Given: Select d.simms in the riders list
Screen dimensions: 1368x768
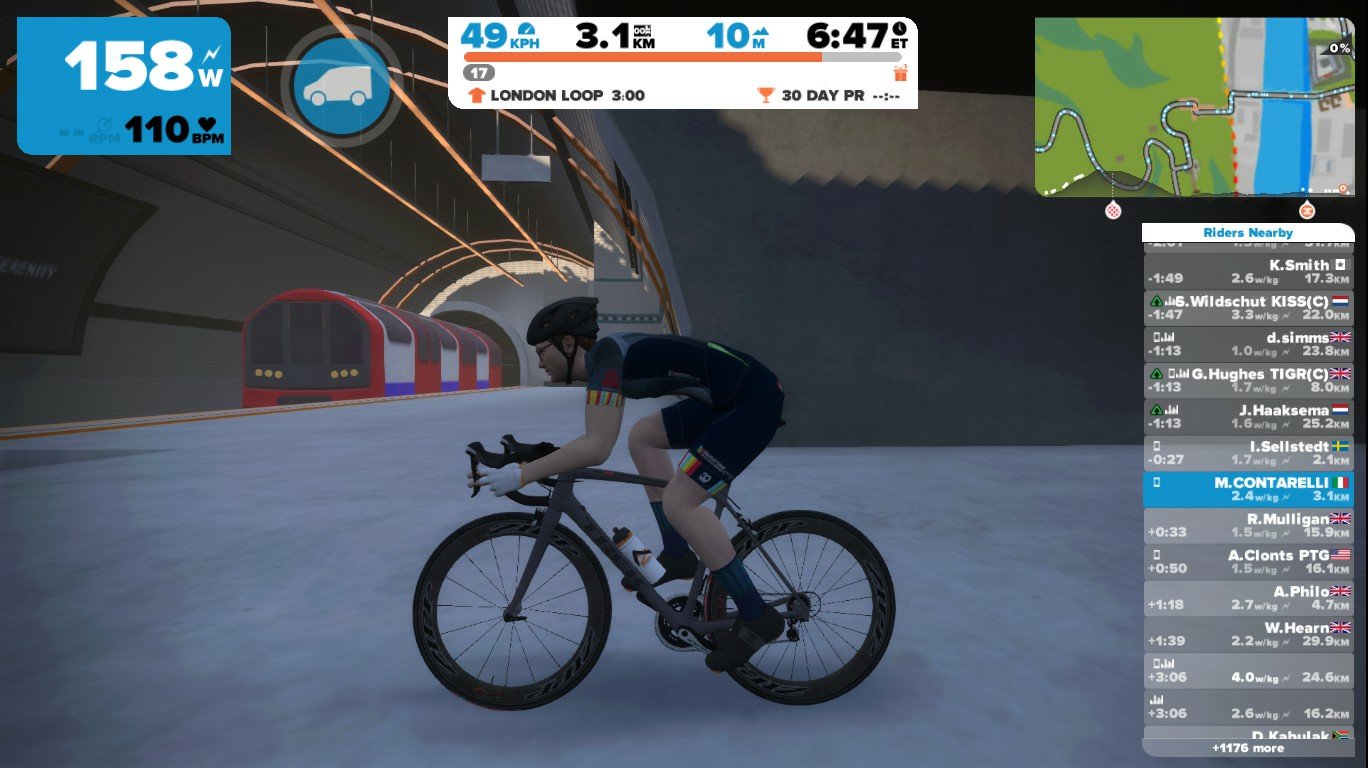Looking at the screenshot, I should [1247, 344].
